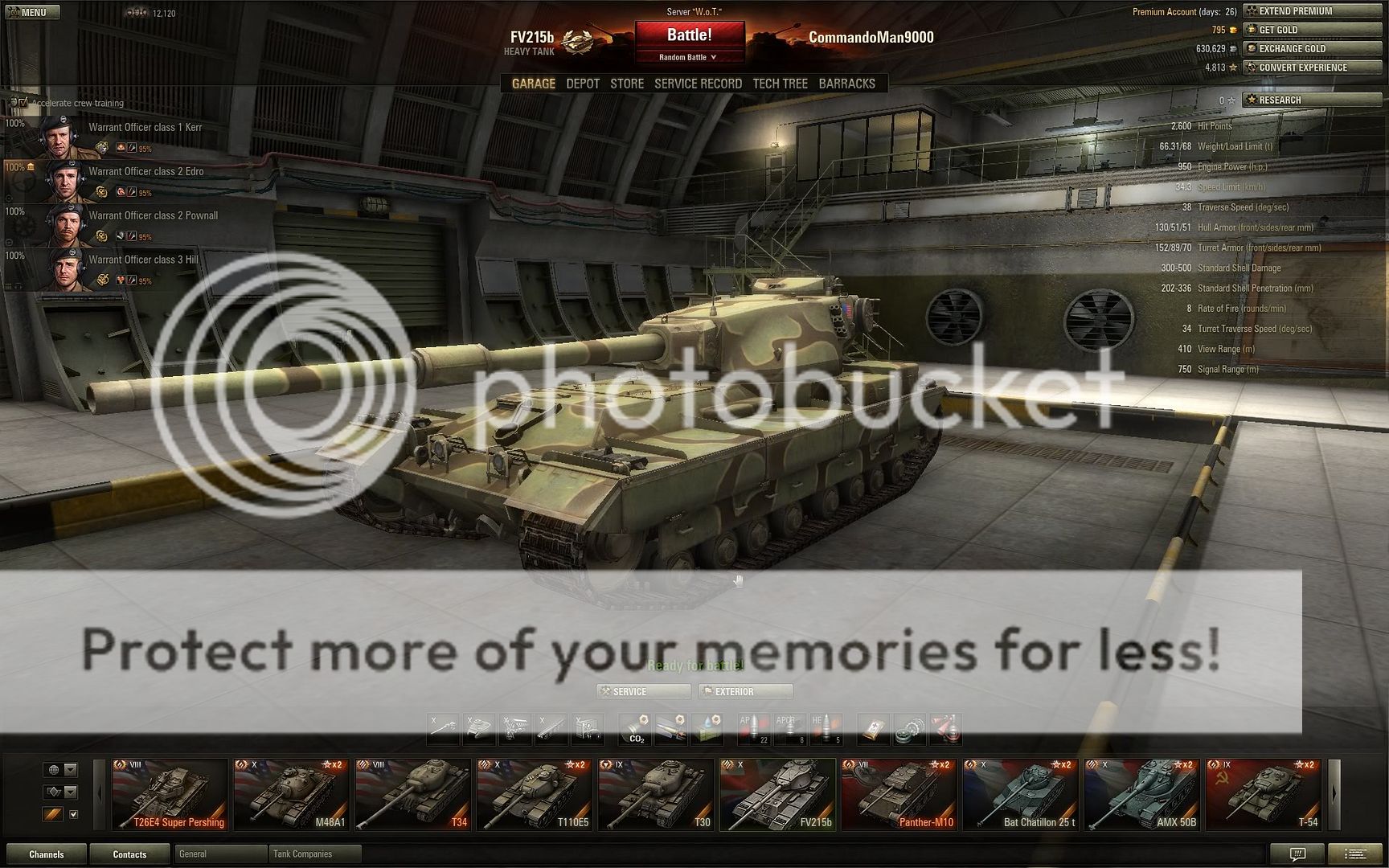Open the Random Battle mode dropdown

point(688,57)
